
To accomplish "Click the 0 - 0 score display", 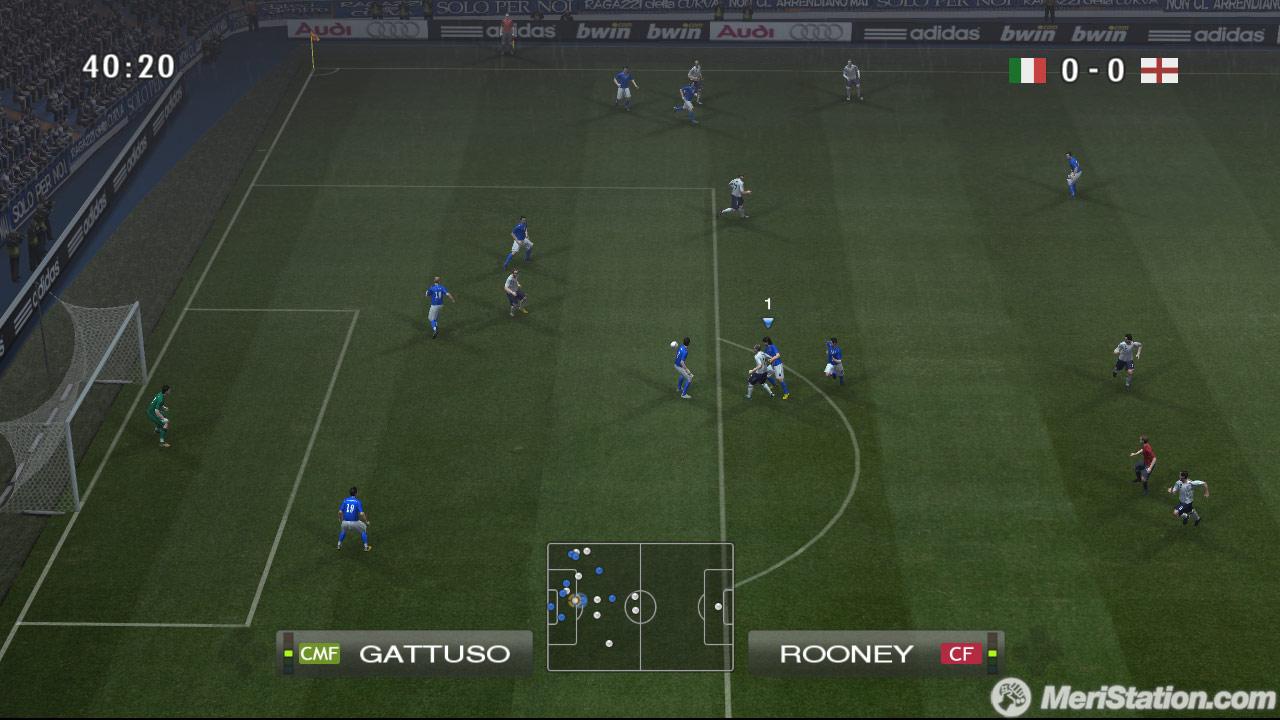I will click(1094, 70).
